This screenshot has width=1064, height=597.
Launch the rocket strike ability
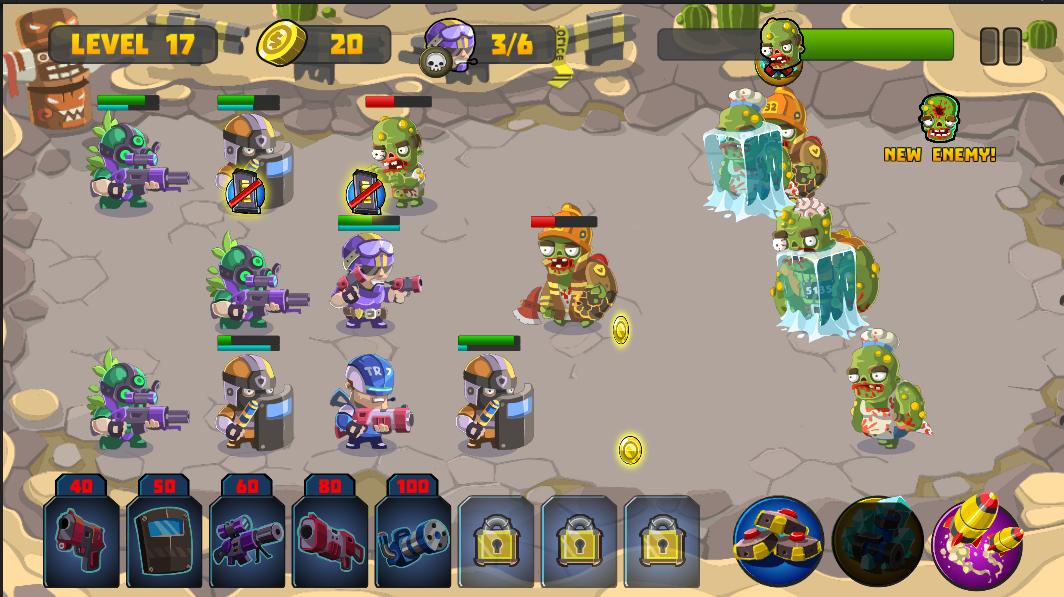coord(977,540)
